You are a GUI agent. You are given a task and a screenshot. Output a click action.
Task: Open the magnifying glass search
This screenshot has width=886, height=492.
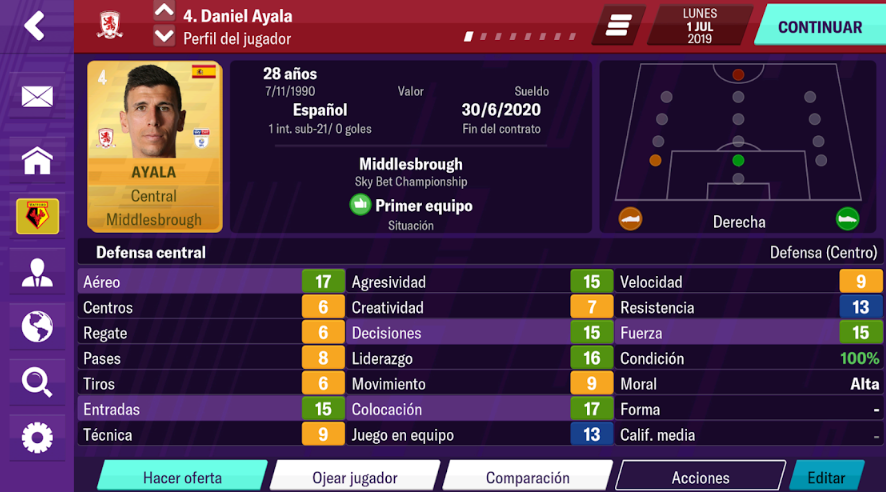[37, 381]
